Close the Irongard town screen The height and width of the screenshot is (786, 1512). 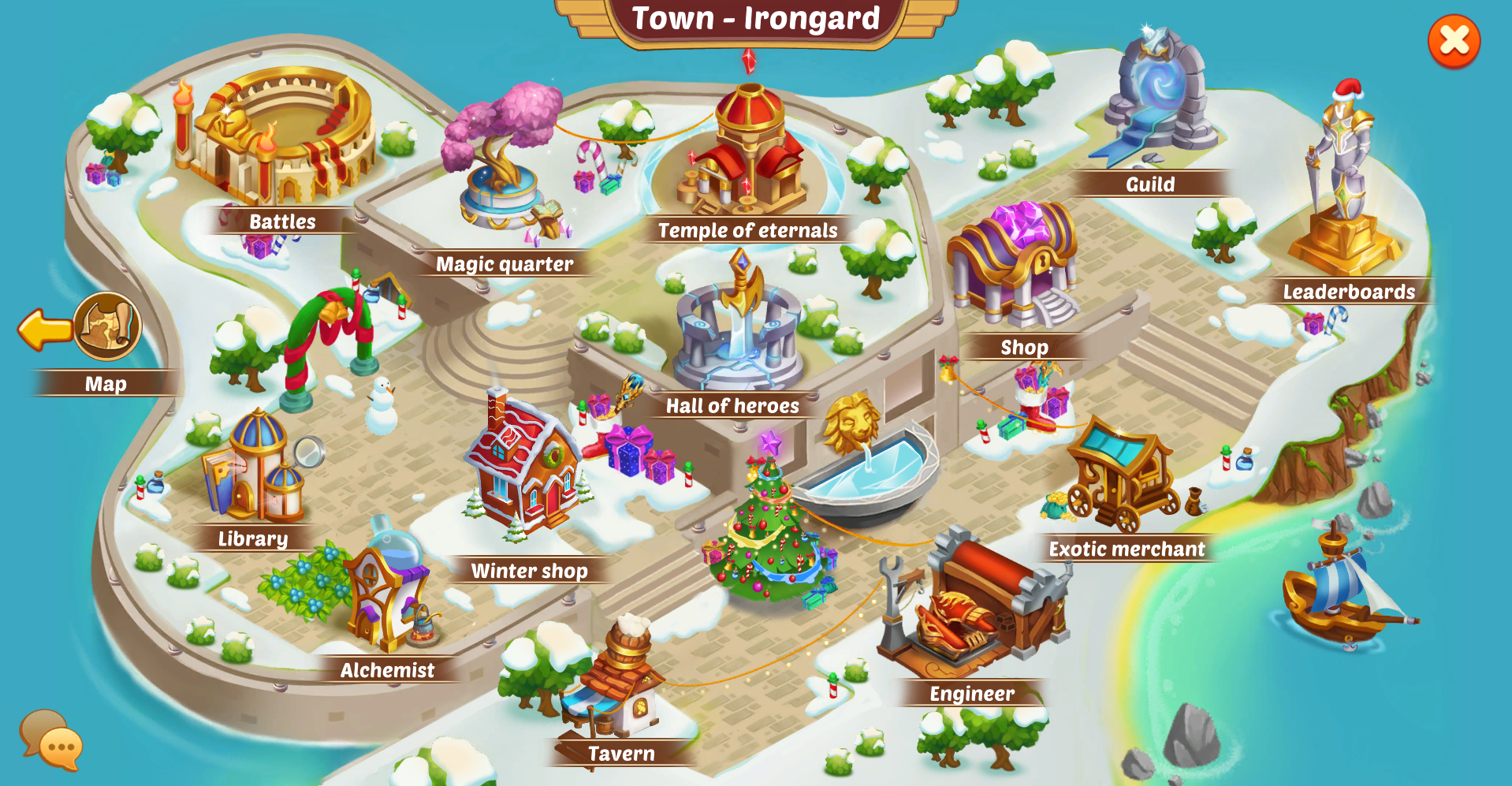tap(1454, 41)
